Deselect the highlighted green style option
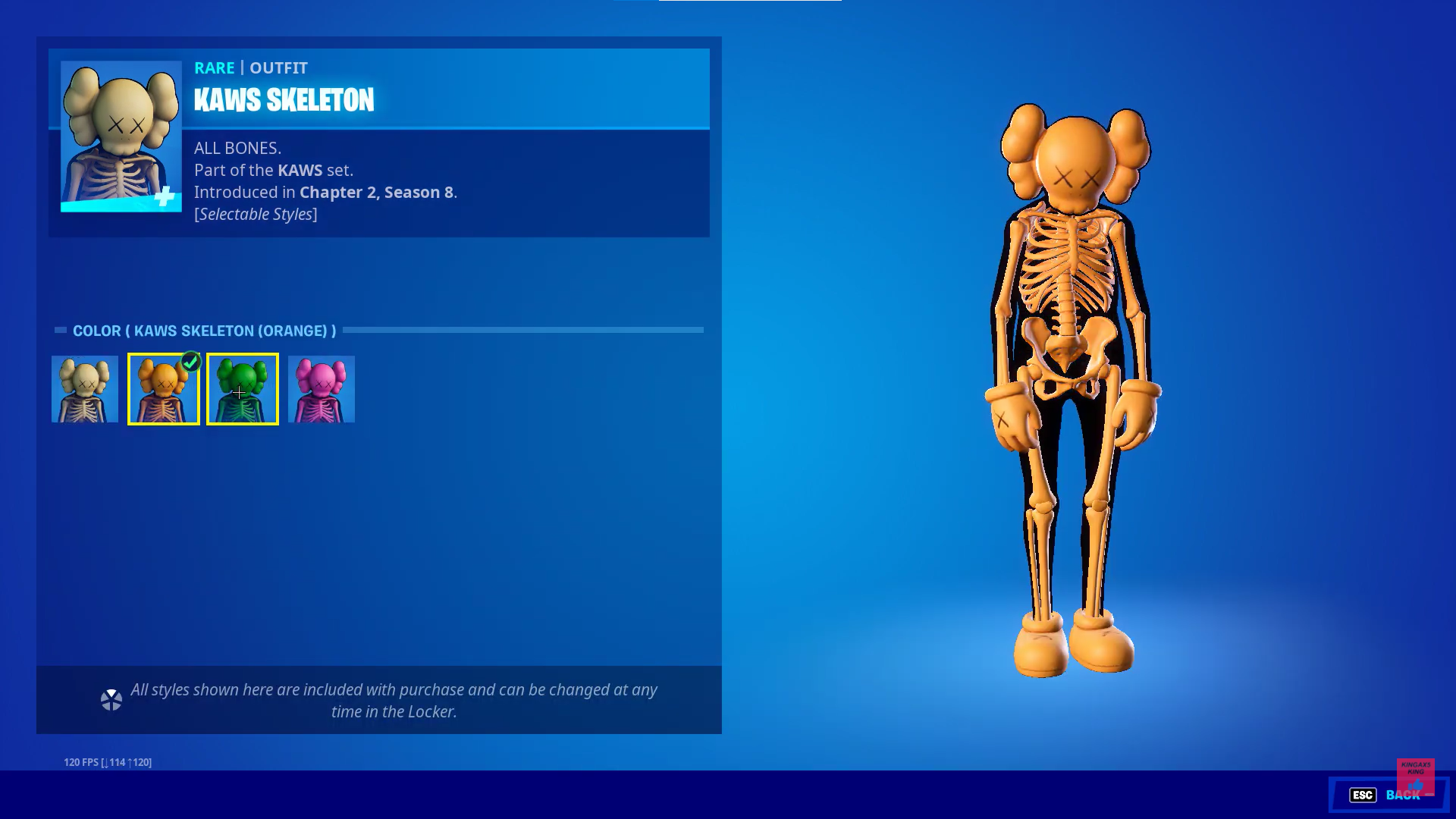Viewport: 1456px width, 819px height. point(242,389)
